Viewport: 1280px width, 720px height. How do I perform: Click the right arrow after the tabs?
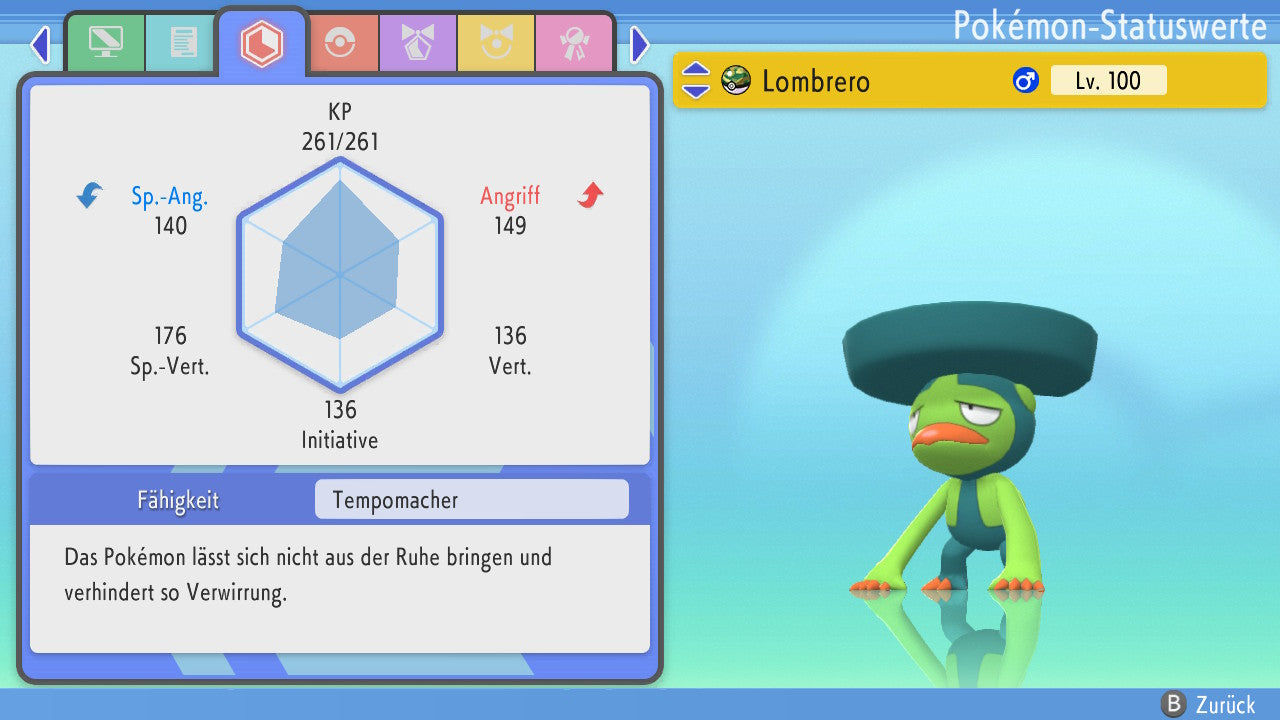(x=640, y=45)
